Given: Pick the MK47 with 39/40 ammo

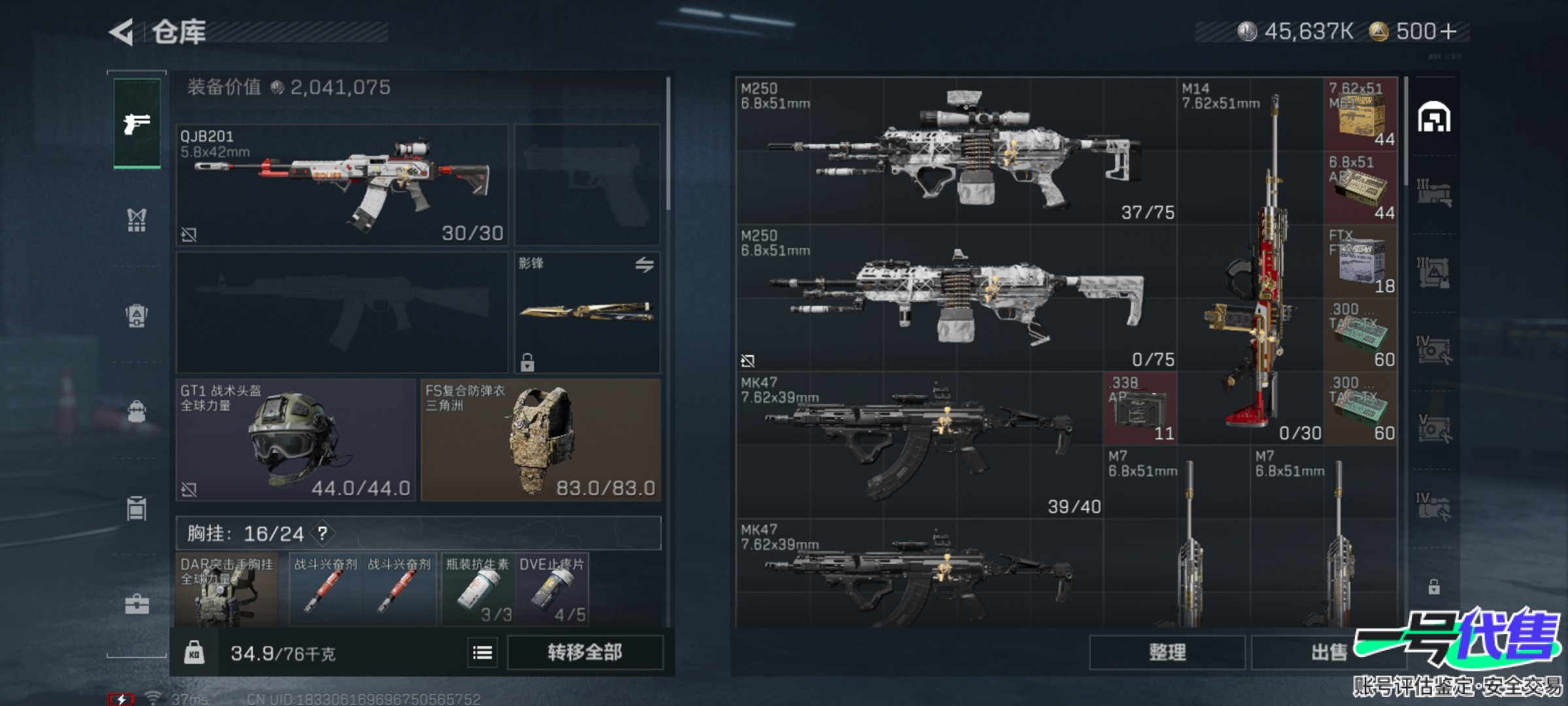Looking at the screenshot, I should tap(919, 445).
